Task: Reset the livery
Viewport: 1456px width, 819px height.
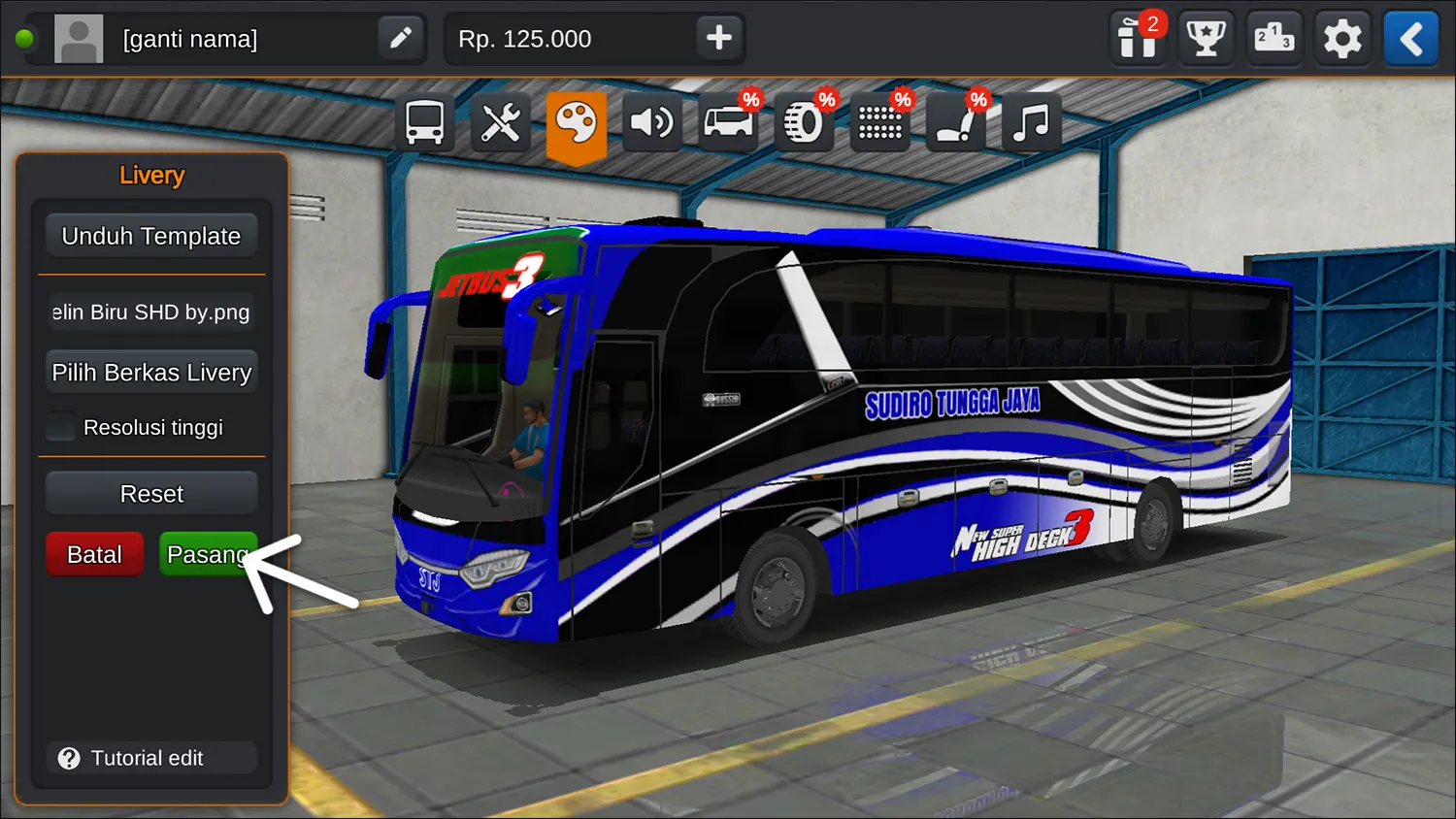Action: [150, 494]
